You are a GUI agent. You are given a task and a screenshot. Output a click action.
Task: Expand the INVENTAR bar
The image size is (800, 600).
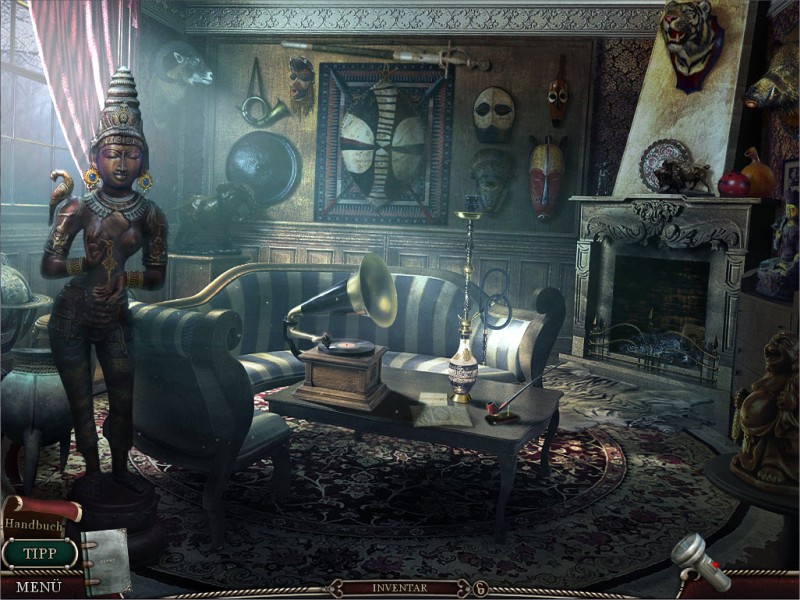click(x=399, y=588)
